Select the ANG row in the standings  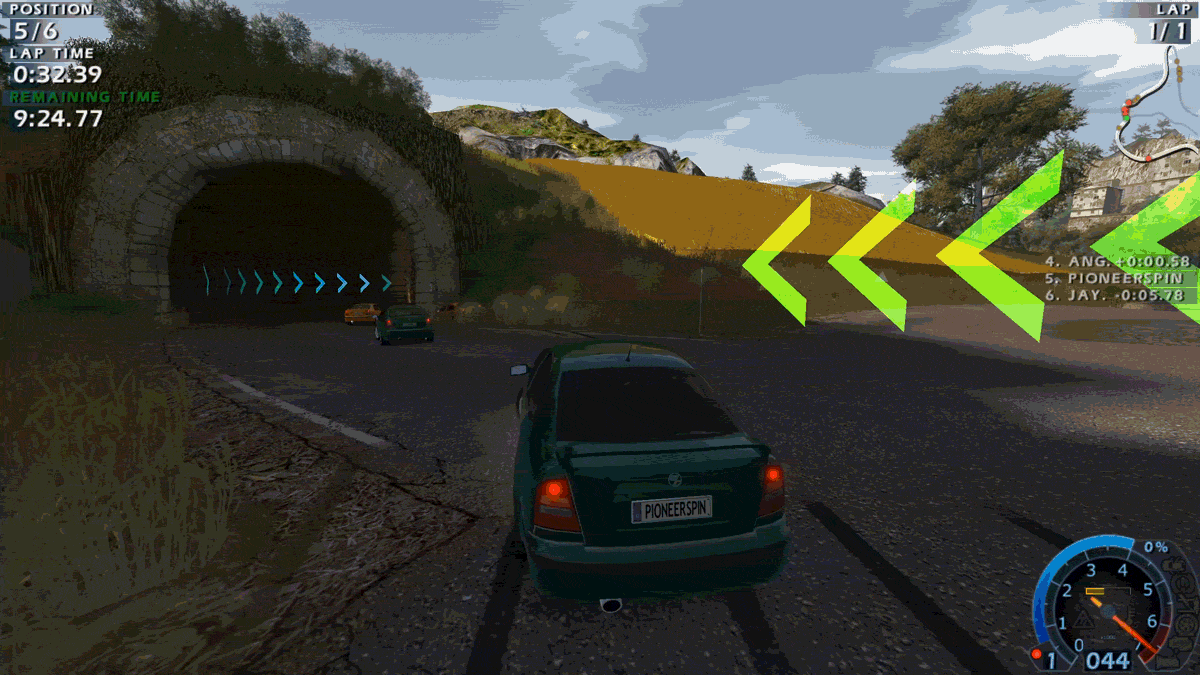[1118, 262]
